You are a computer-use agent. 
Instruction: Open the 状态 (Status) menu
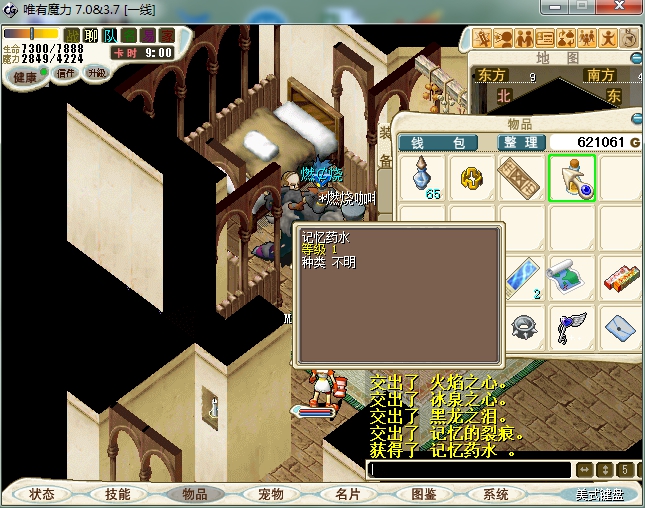pyautogui.click(x=42, y=494)
